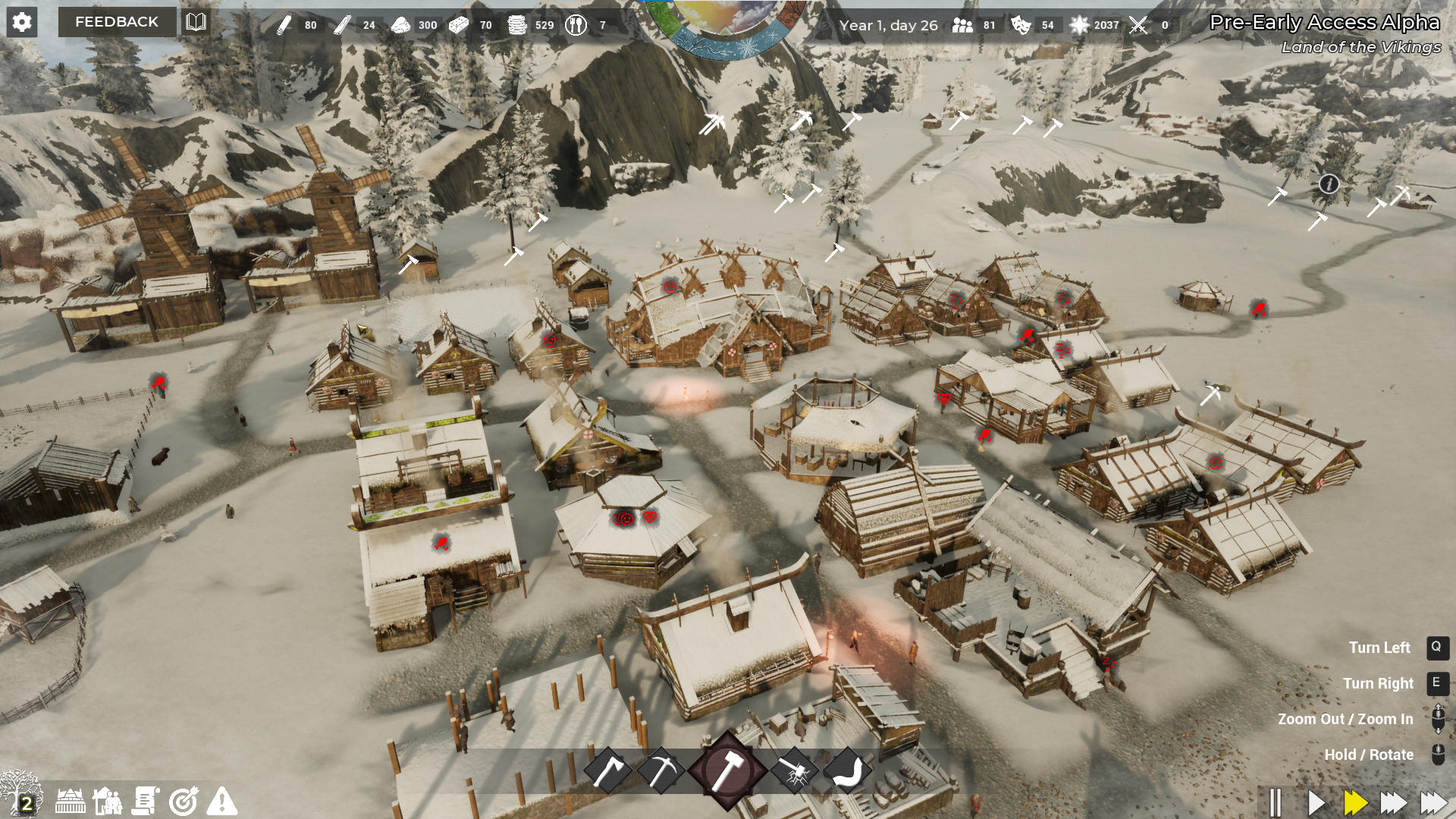Screen dimensions: 1456x819
Task: Set game to normal play speed
Action: (x=1317, y=799)
